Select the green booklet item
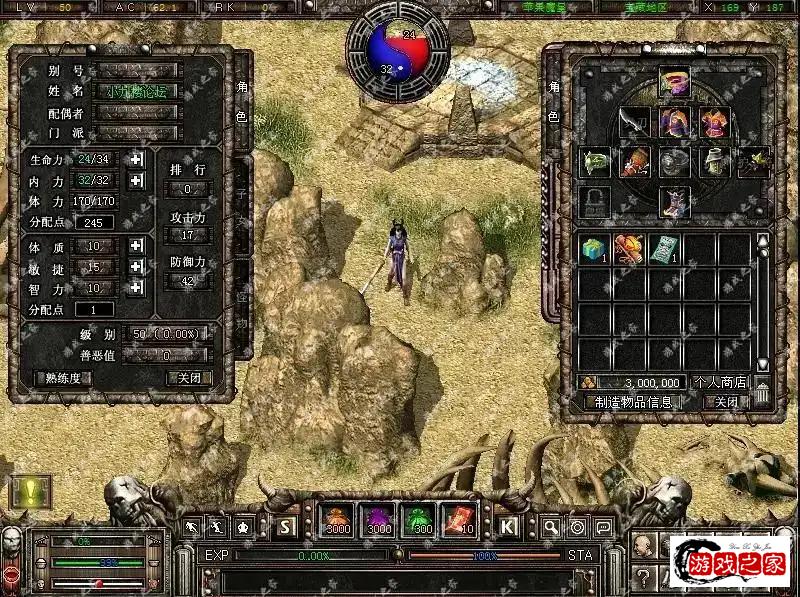This screenshot has width=800, height=597. pyautogui.click(x=664, y=250)
